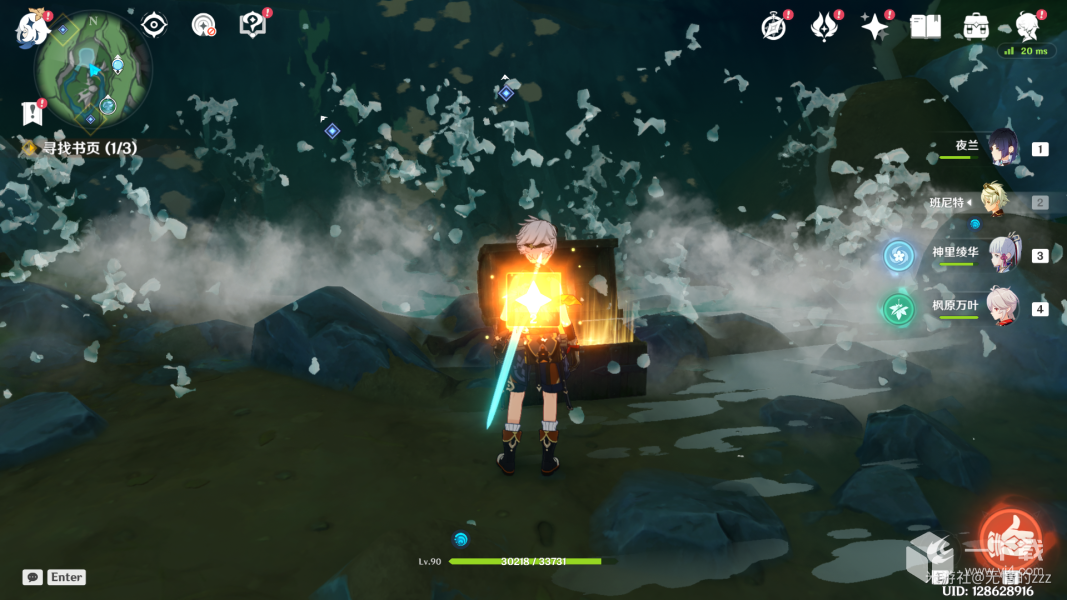Open the adventurer handbook book icon
The image size is (1067, 600).
pos(925,27)
